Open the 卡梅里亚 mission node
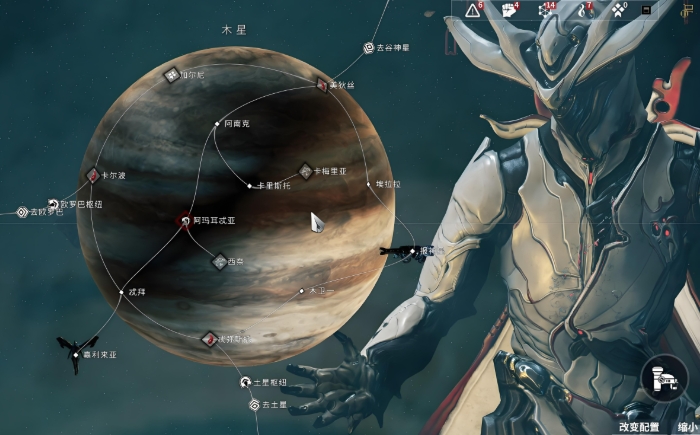The height and width of the screenshot is (435, 700). [x=306, y=171]
